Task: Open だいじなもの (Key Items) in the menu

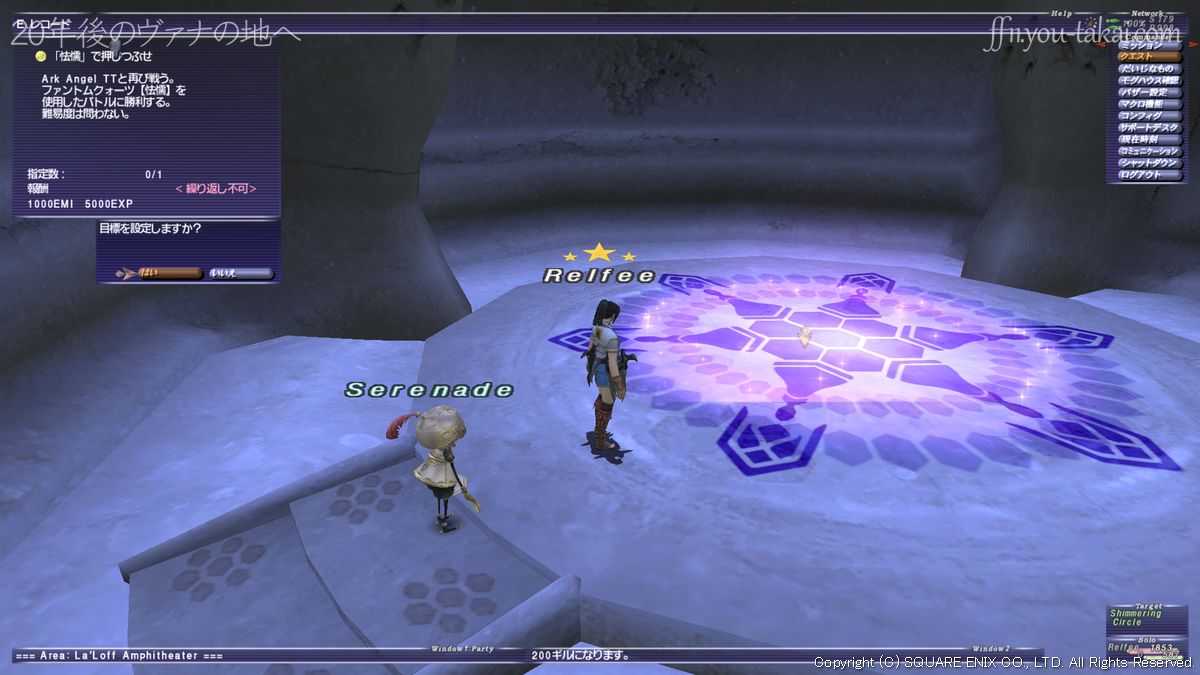Action: tap(1147, 69)
